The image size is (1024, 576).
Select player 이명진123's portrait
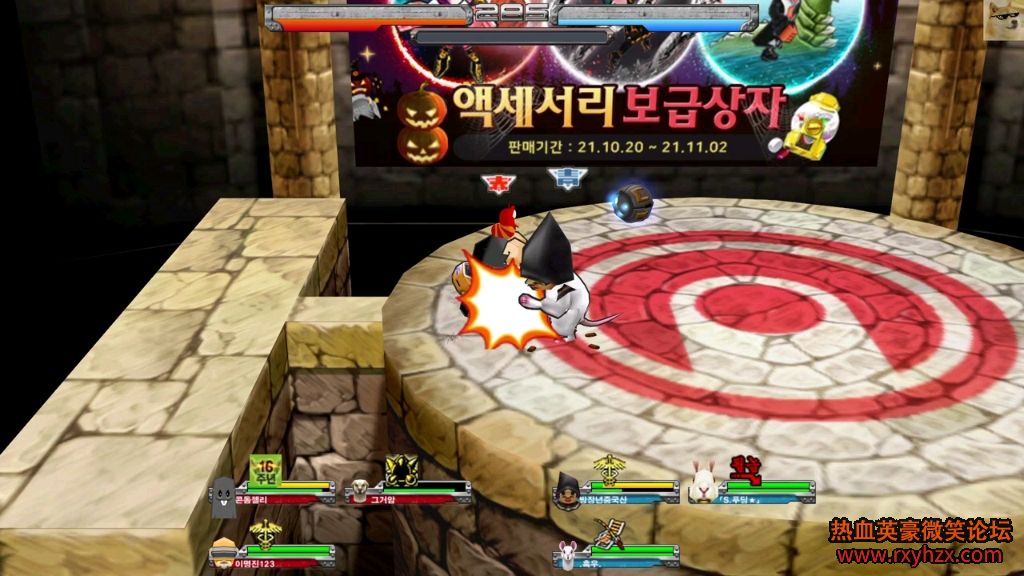[x=222, y=553]
